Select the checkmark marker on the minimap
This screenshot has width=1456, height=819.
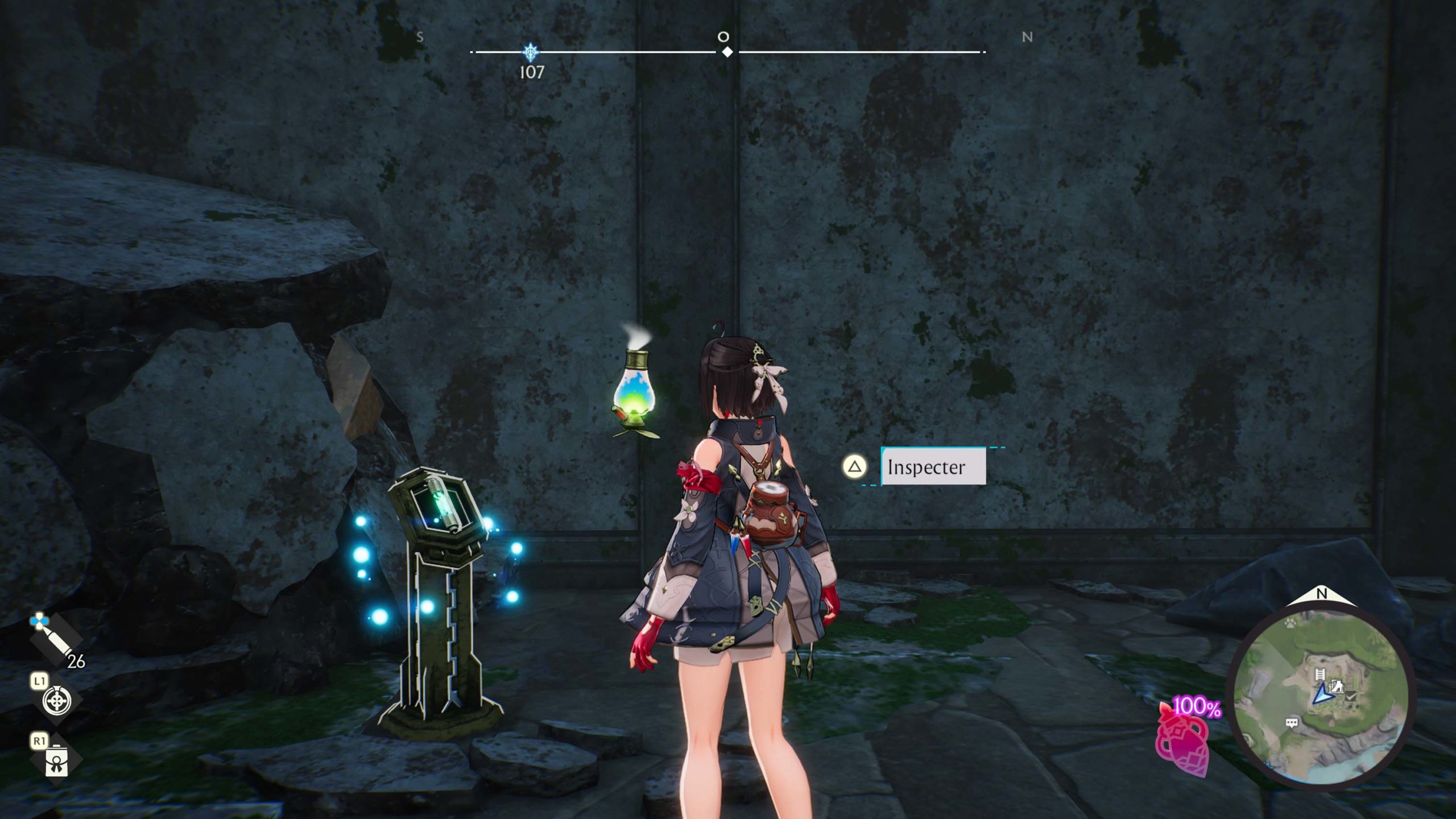tap(1352, 696)
